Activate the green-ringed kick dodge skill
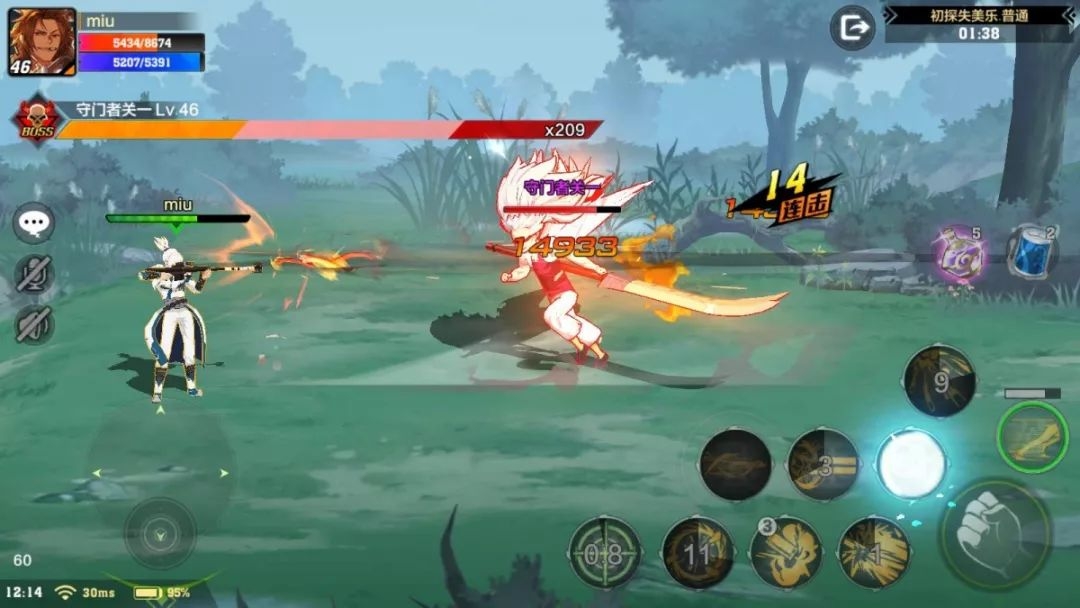Screen dimensions: 1080x608 pyautogui.click(x=1032, y=438)
